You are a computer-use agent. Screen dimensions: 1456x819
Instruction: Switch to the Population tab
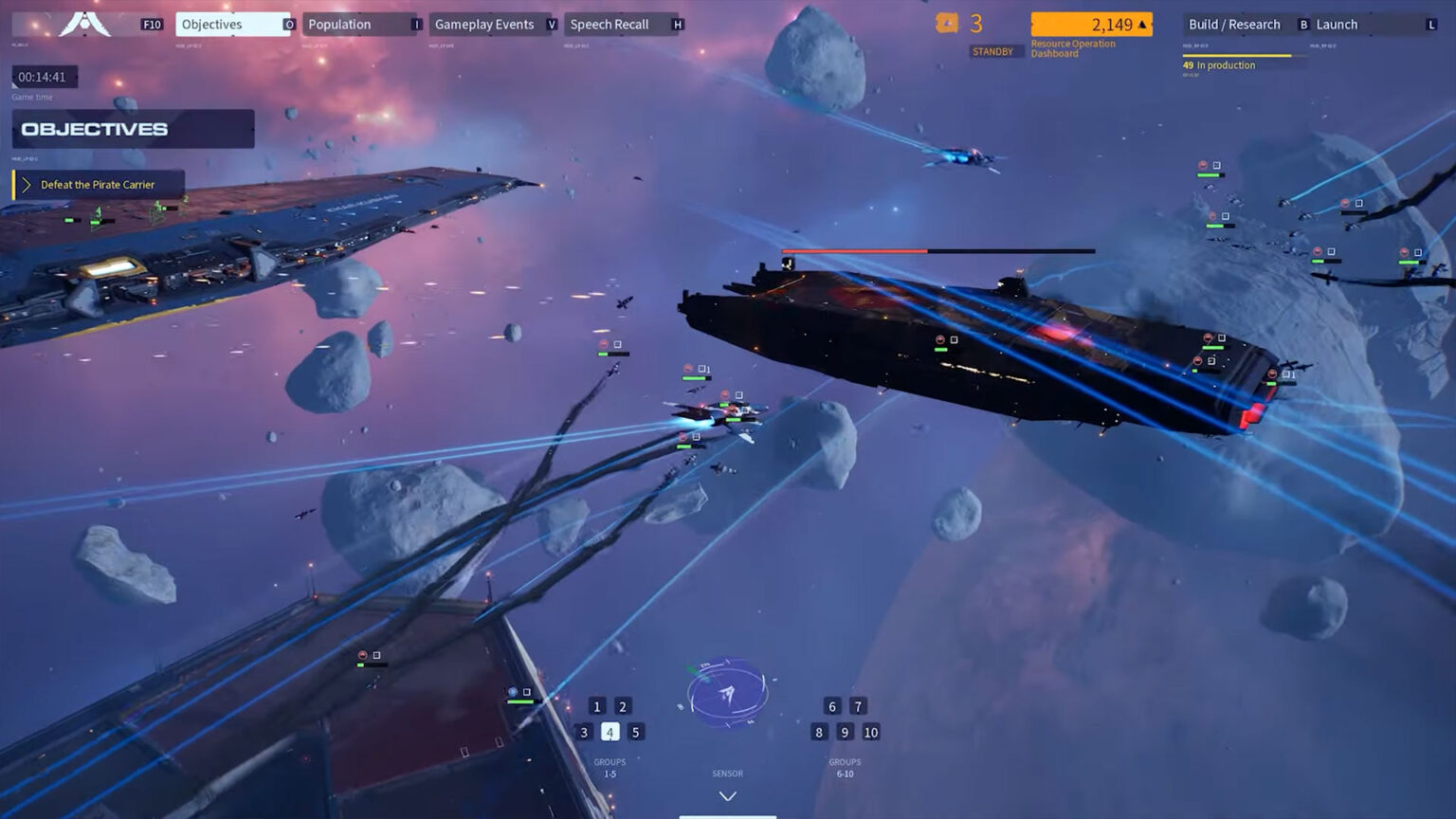[358, 25]
